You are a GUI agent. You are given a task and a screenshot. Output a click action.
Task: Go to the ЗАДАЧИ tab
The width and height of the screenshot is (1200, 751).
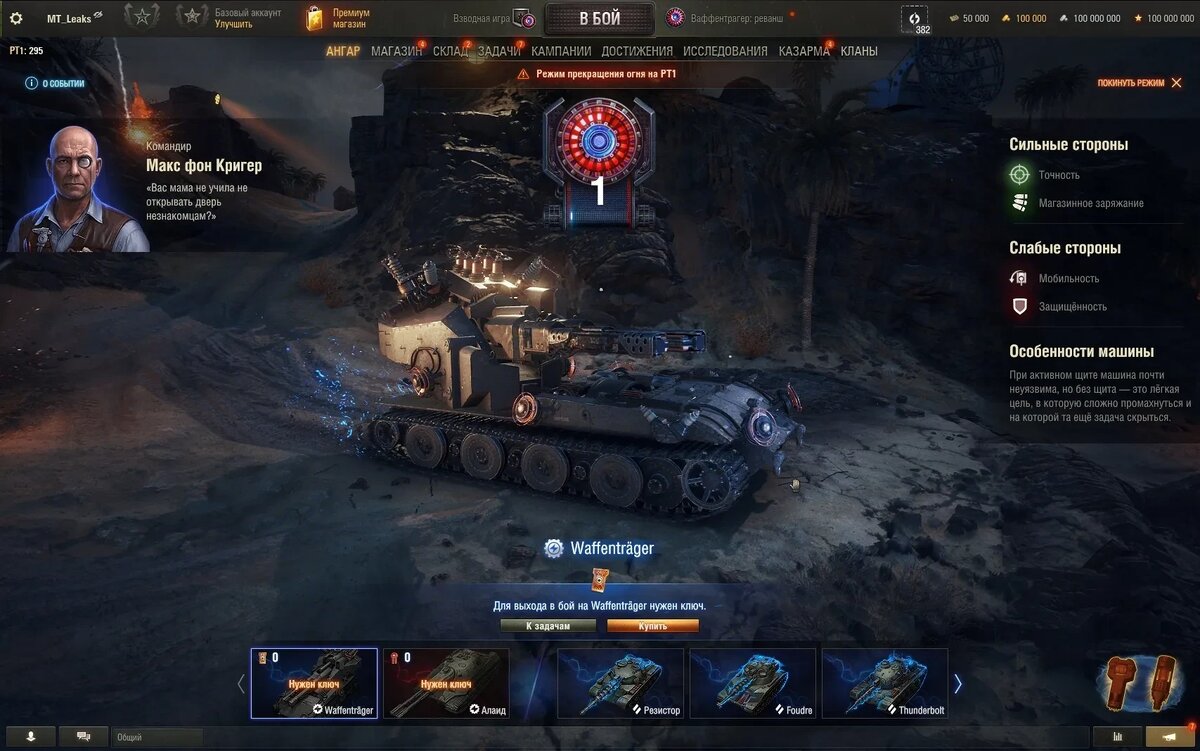point(499,51)
